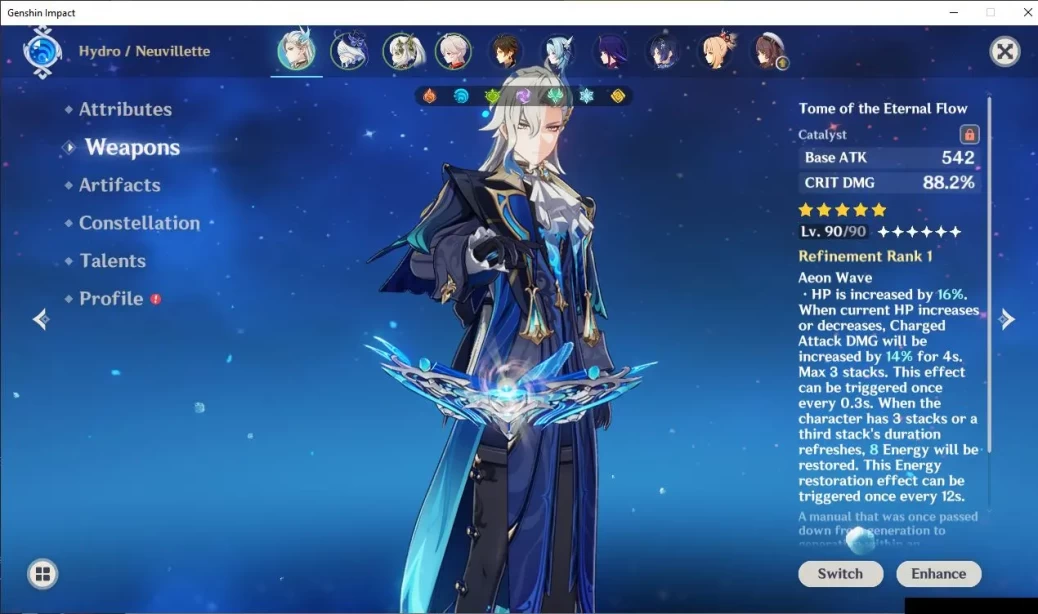Select the Weapons menu entry
Image resolution: width=1038 pixels, height=614 pixels.
[132, 148]
